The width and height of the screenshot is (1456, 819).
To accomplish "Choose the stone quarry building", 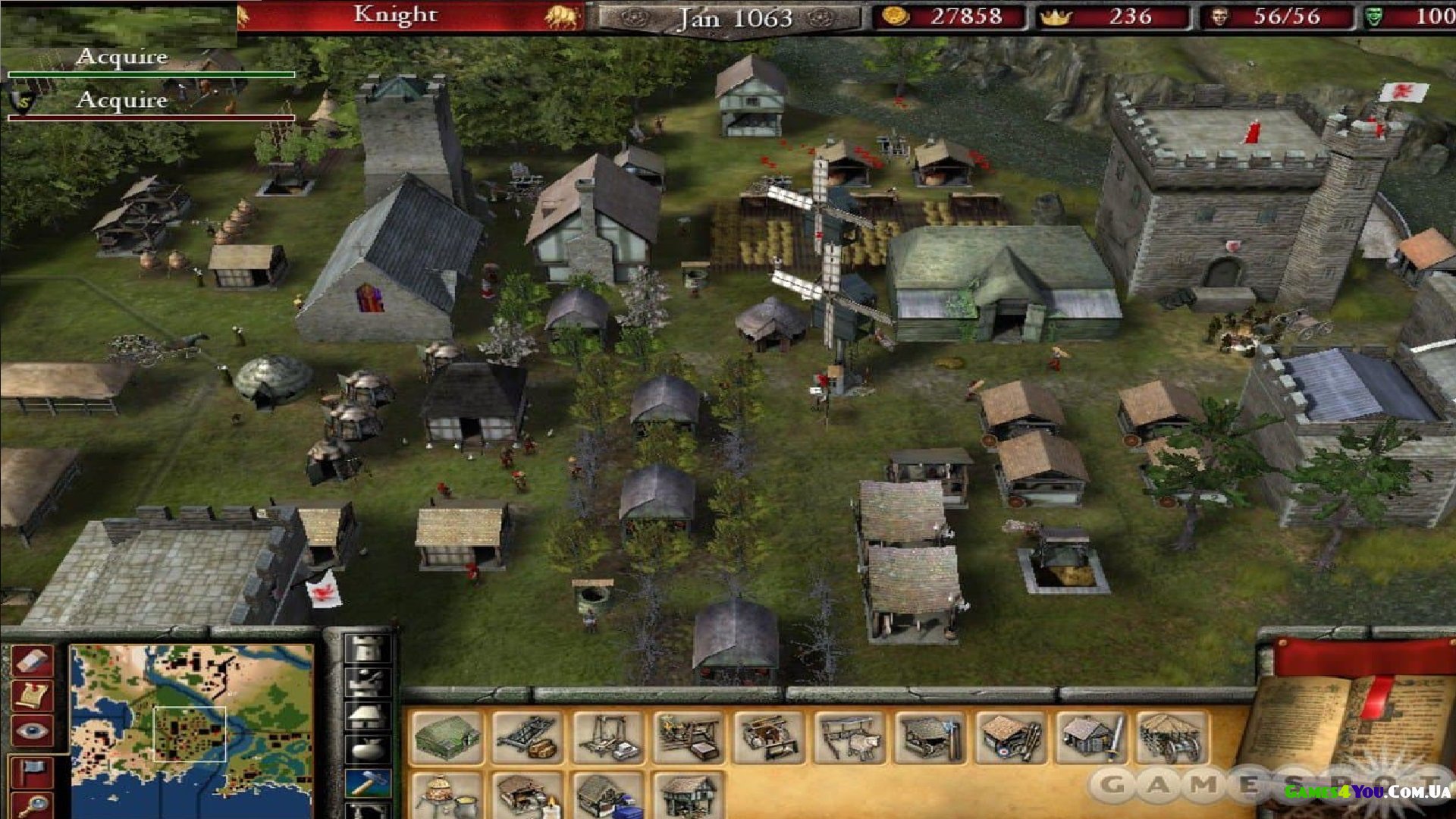I will pos(609,737).
